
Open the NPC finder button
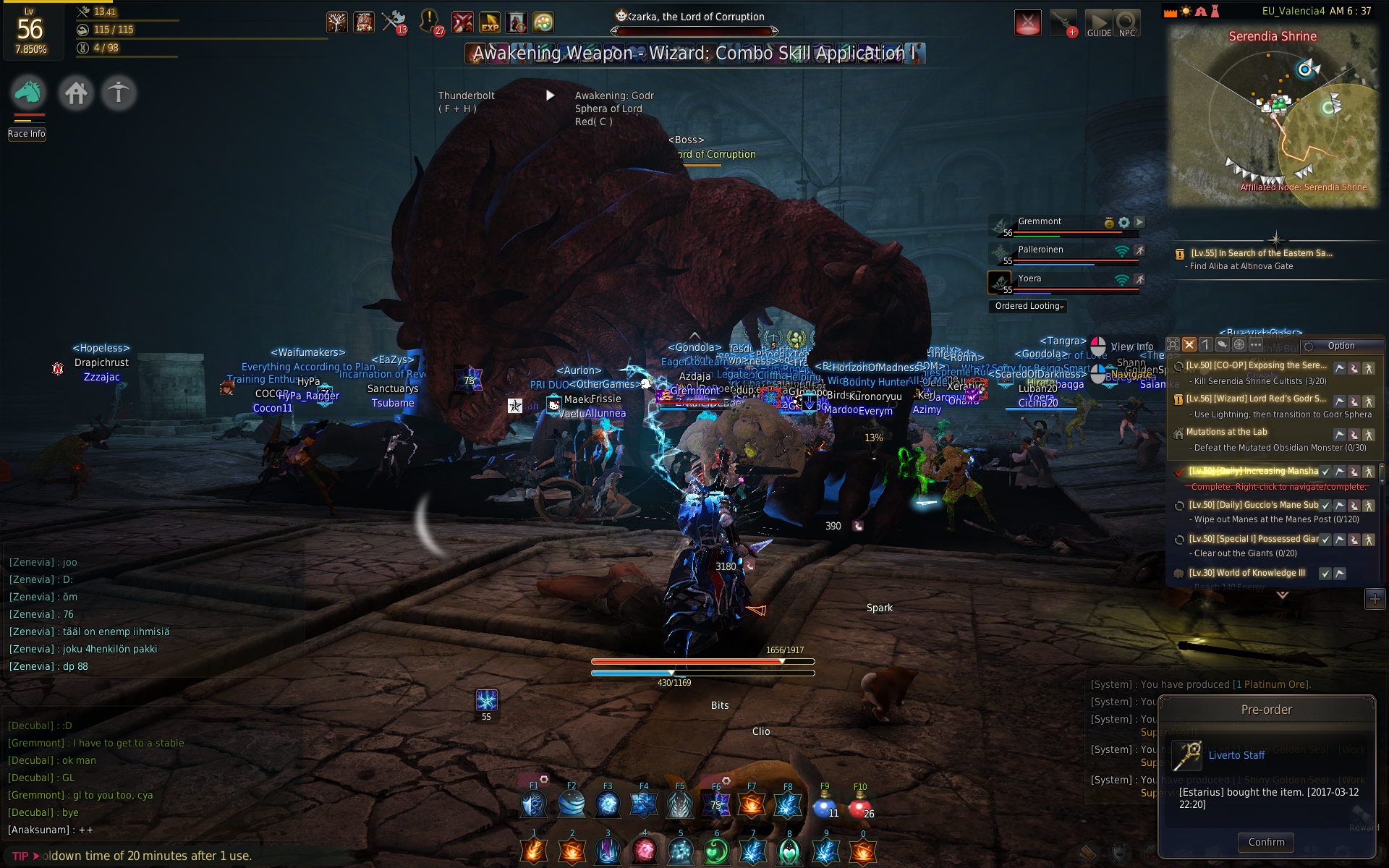tap(1127, 24)
